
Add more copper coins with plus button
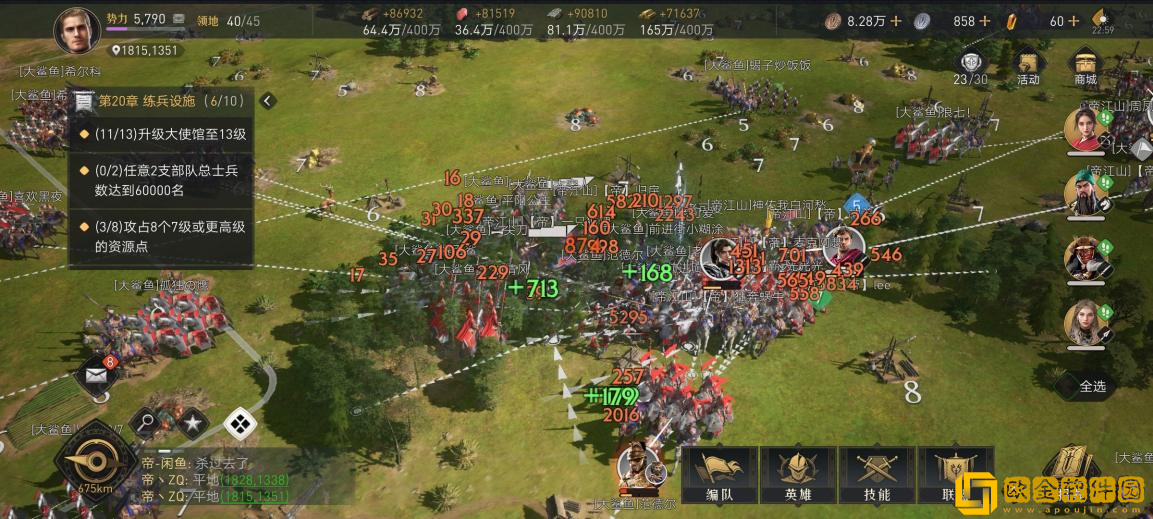pos(895,21)
